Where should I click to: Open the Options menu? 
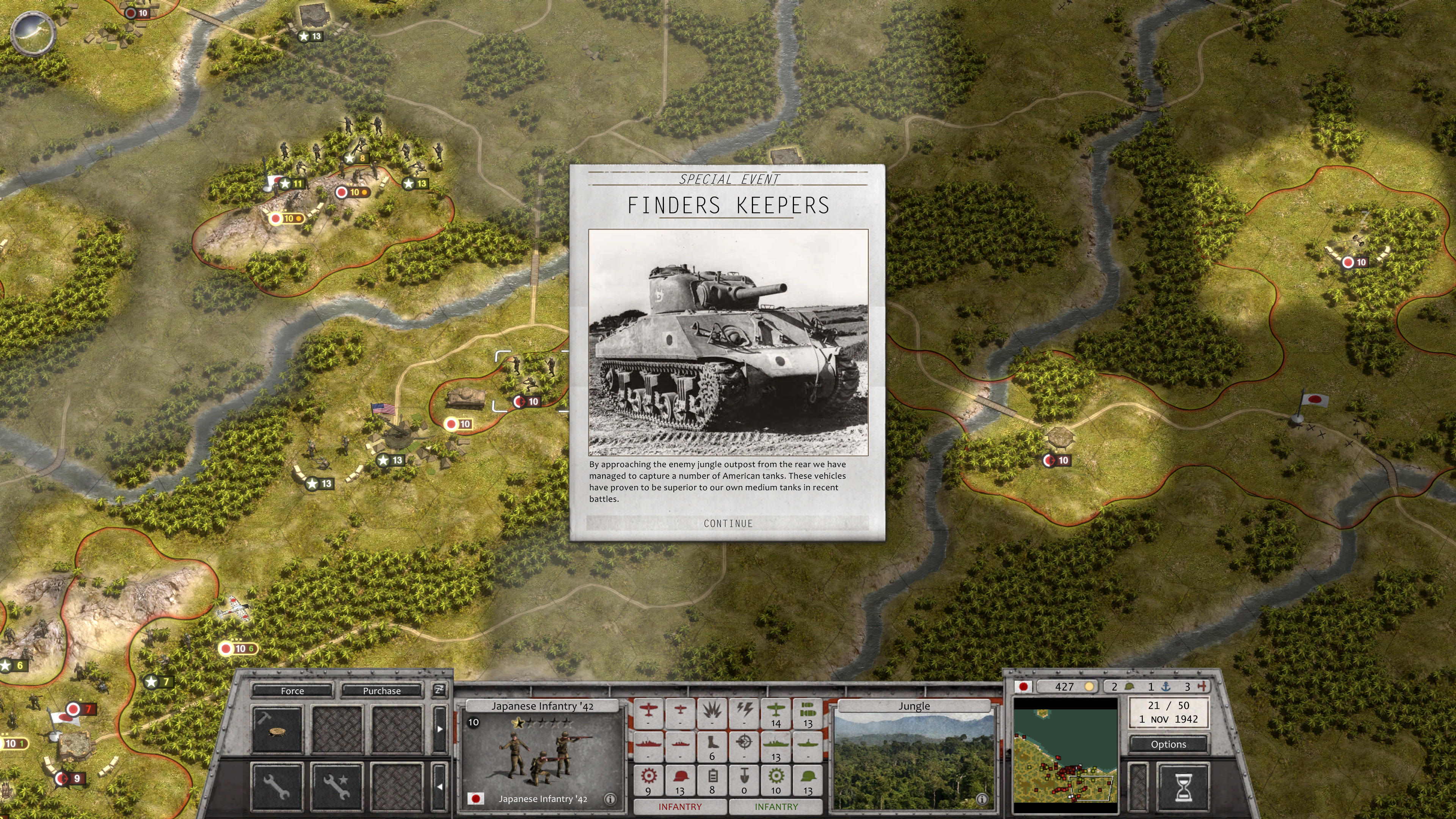coord(1168,744)
